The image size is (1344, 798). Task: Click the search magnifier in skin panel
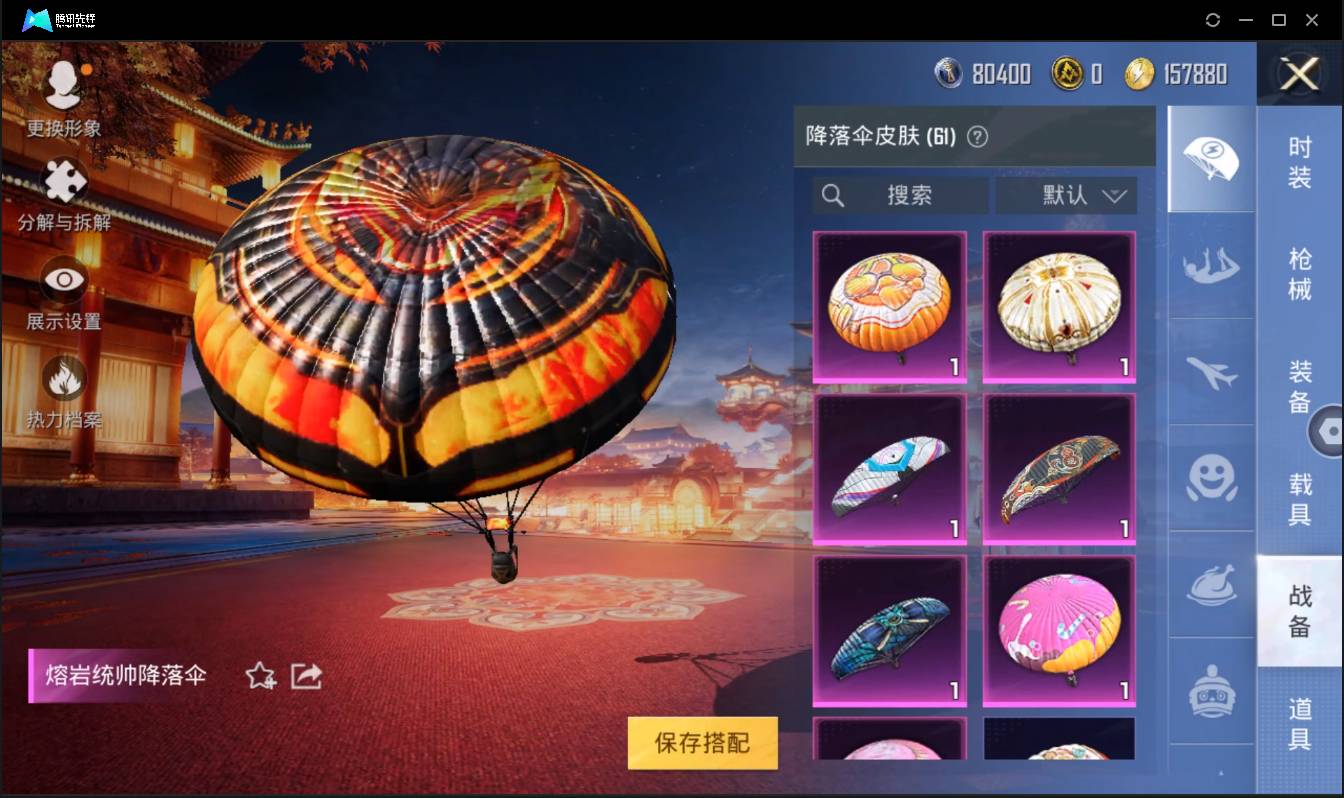[x=833, y=196]
